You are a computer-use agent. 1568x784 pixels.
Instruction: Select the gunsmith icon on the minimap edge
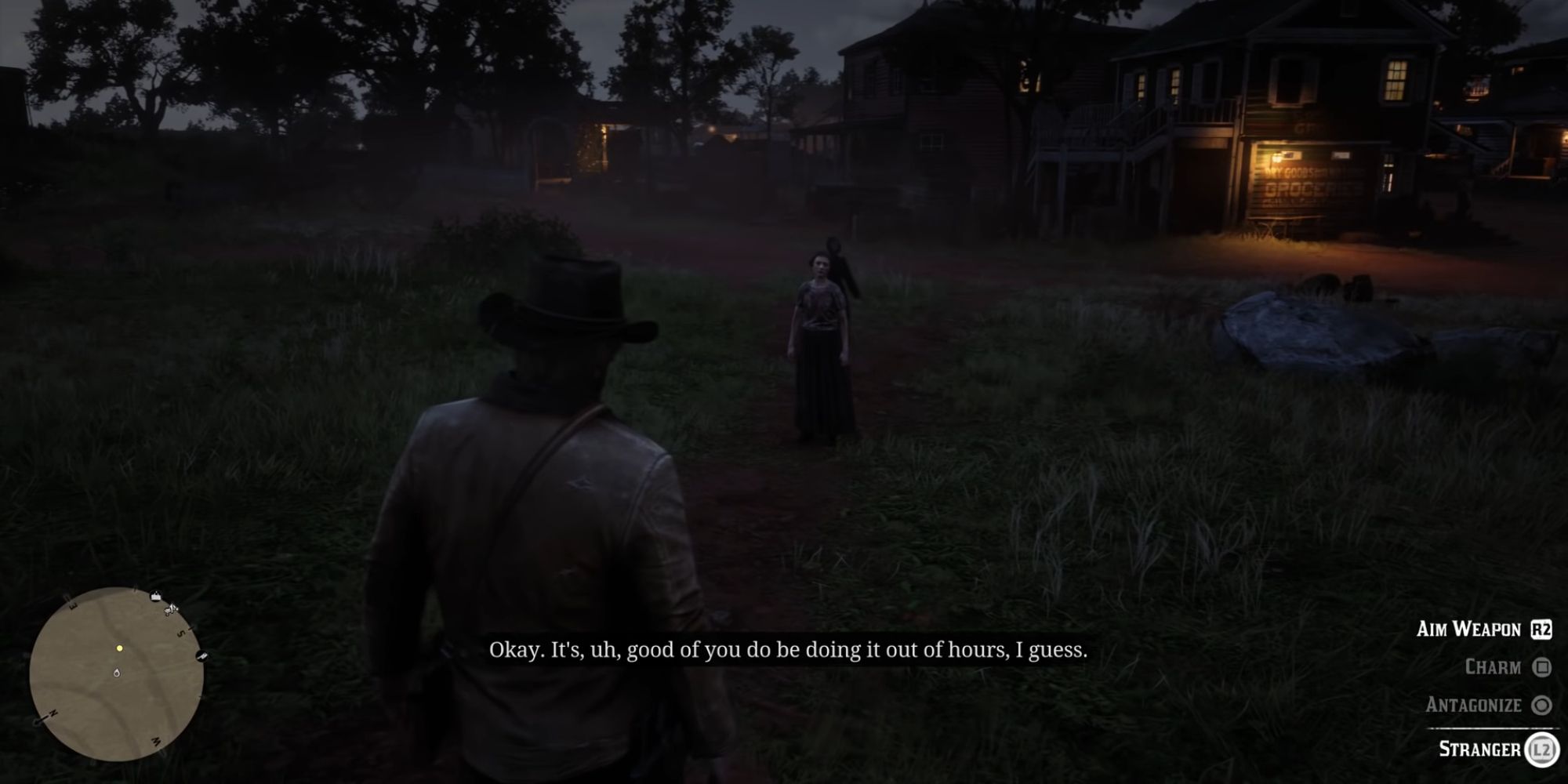[x=202, y=657]
